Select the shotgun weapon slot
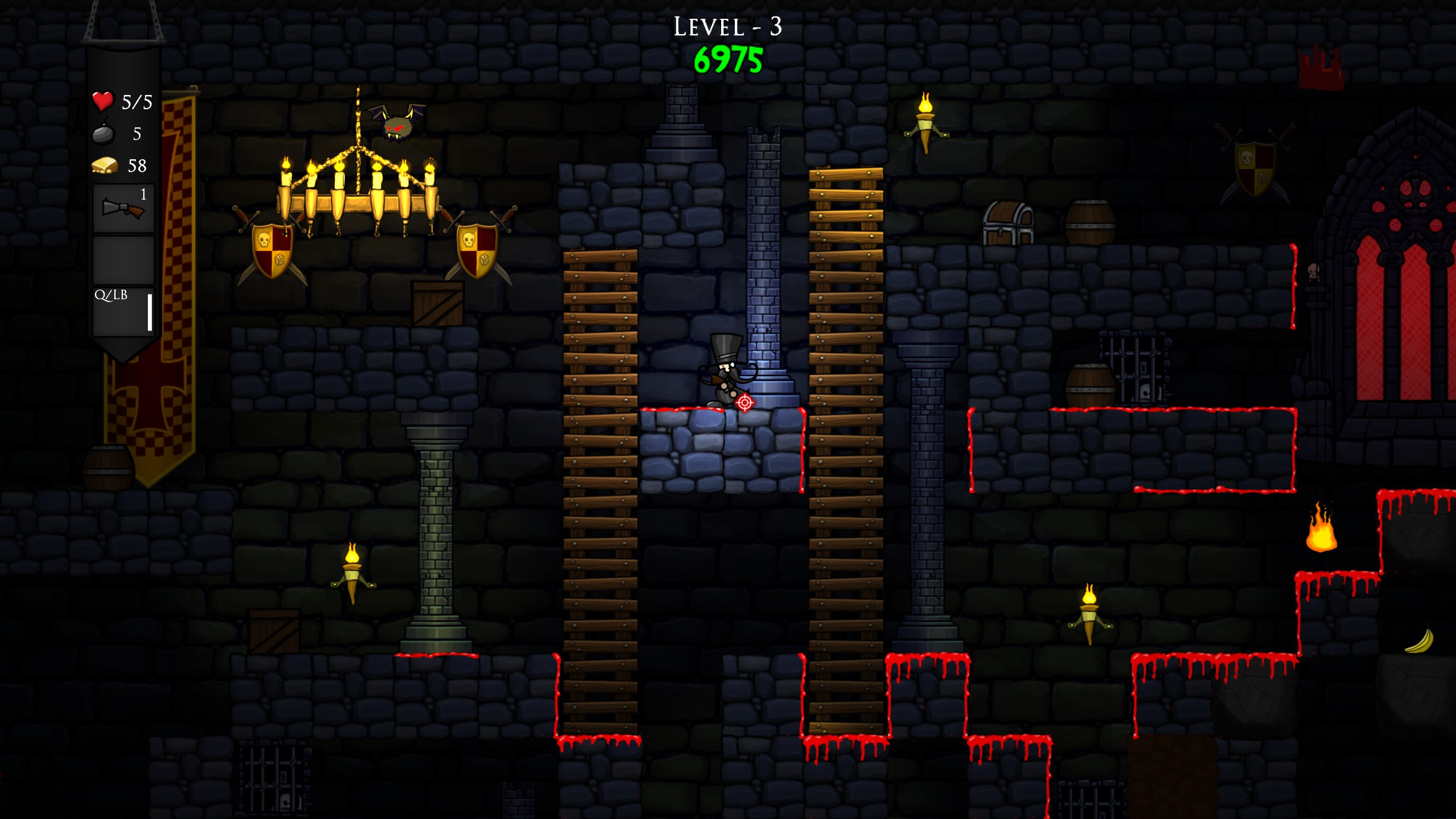 pyautogui.click(x=123, y=208)
